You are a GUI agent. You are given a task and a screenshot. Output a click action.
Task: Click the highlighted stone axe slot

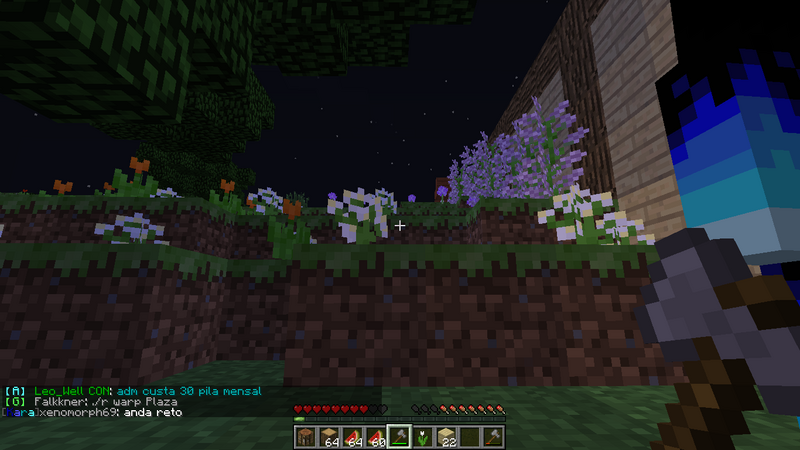(x=400, y=436)
